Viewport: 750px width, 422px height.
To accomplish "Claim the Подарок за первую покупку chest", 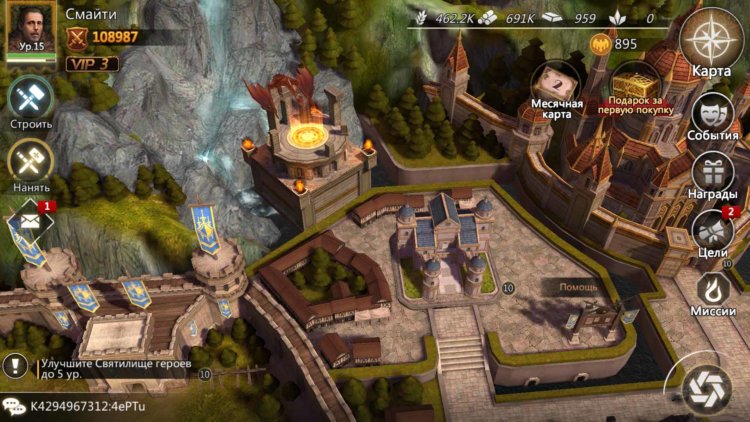I will pos(635,89).
